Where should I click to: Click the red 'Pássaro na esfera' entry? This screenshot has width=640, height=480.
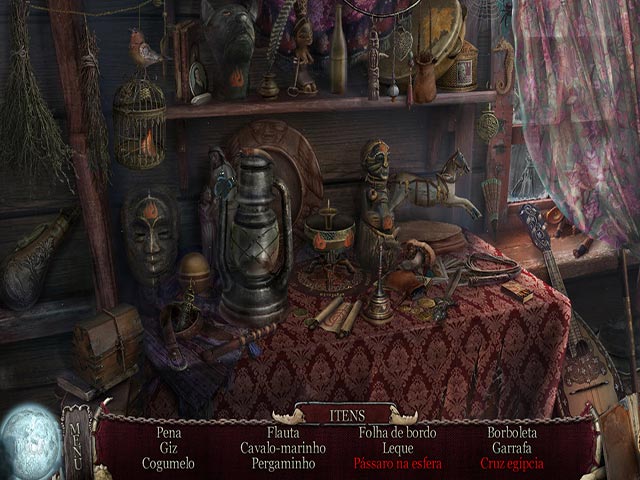click(x=397, y=463)
